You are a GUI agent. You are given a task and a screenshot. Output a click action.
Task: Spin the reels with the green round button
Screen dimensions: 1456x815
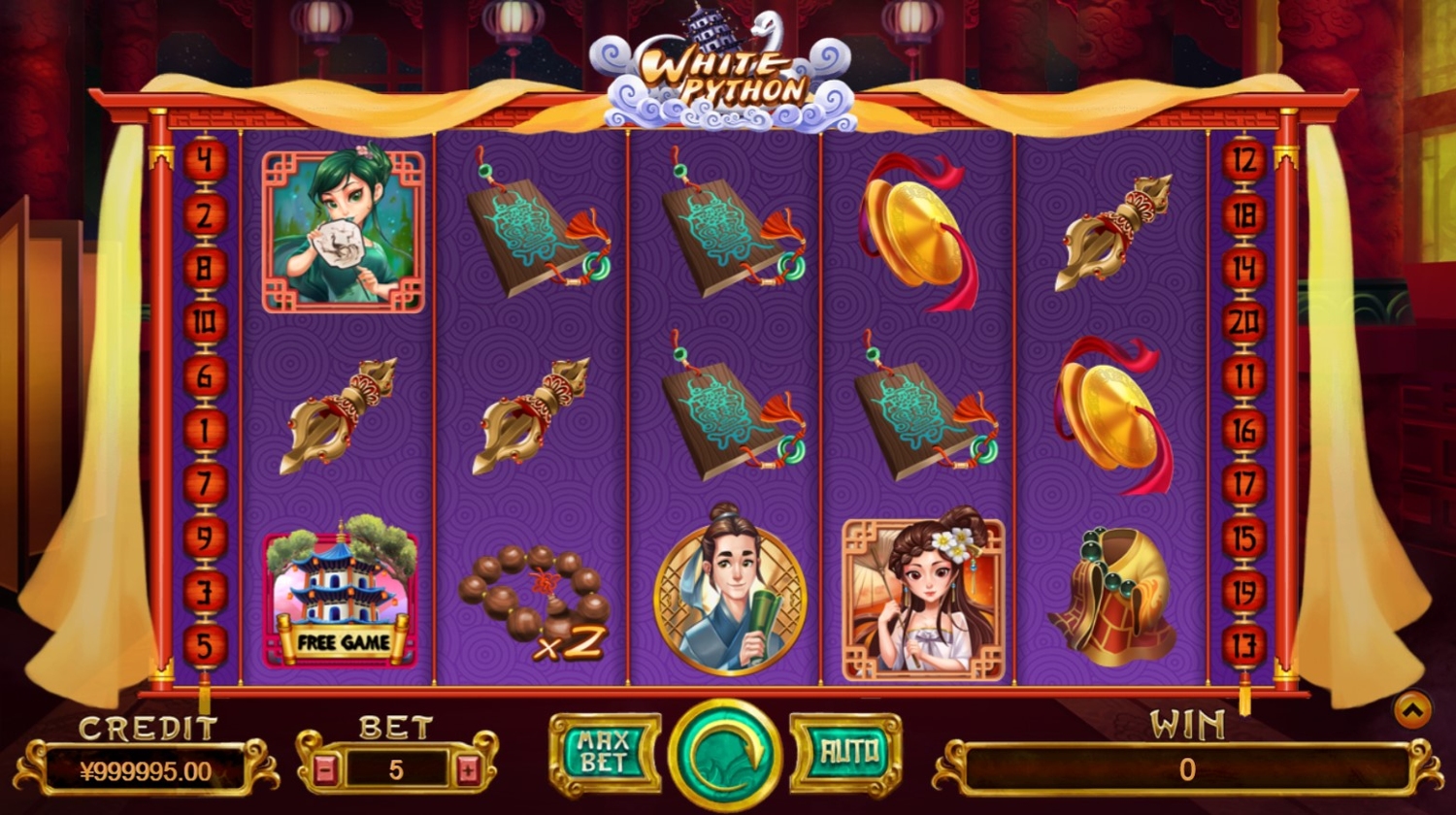(725, 754)
